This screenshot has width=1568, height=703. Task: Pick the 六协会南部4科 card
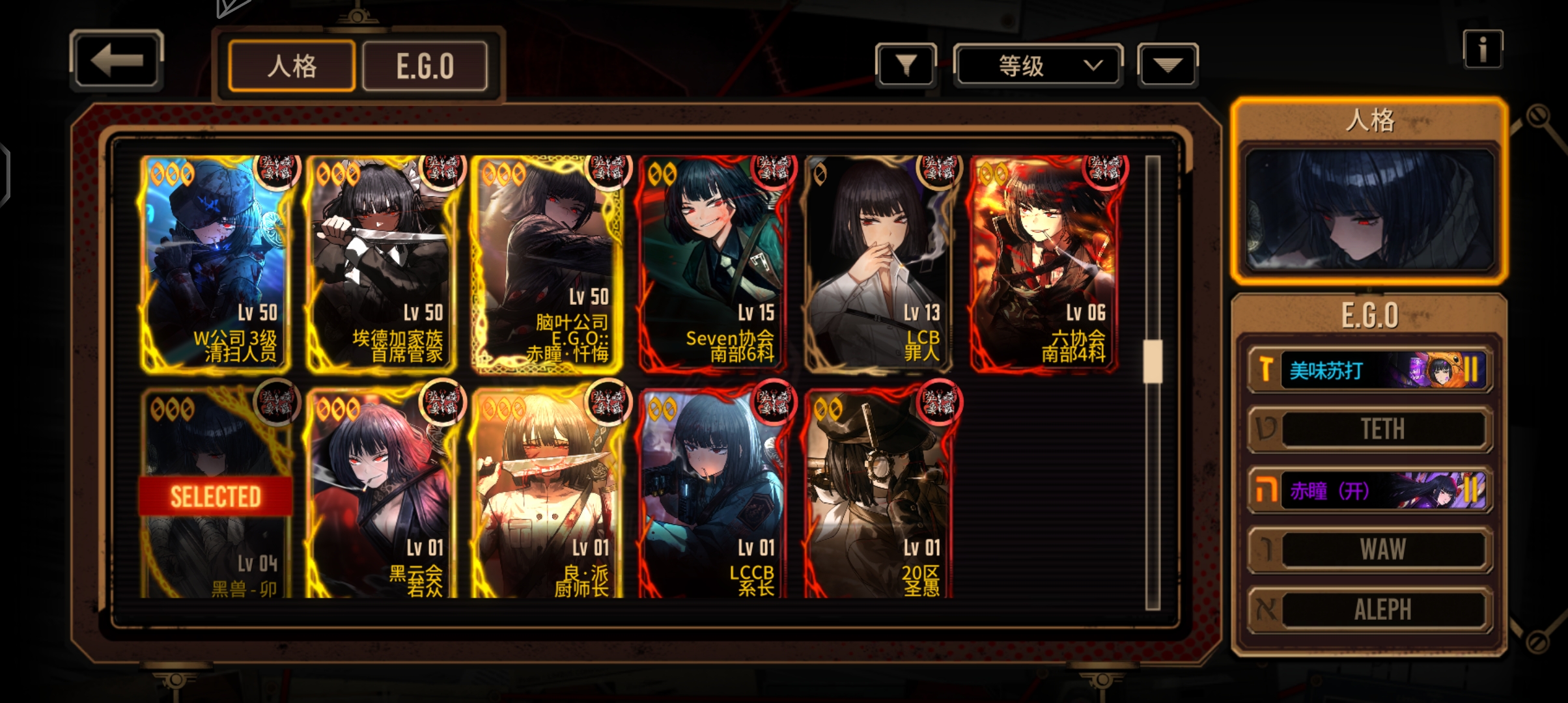[1044, 264]
